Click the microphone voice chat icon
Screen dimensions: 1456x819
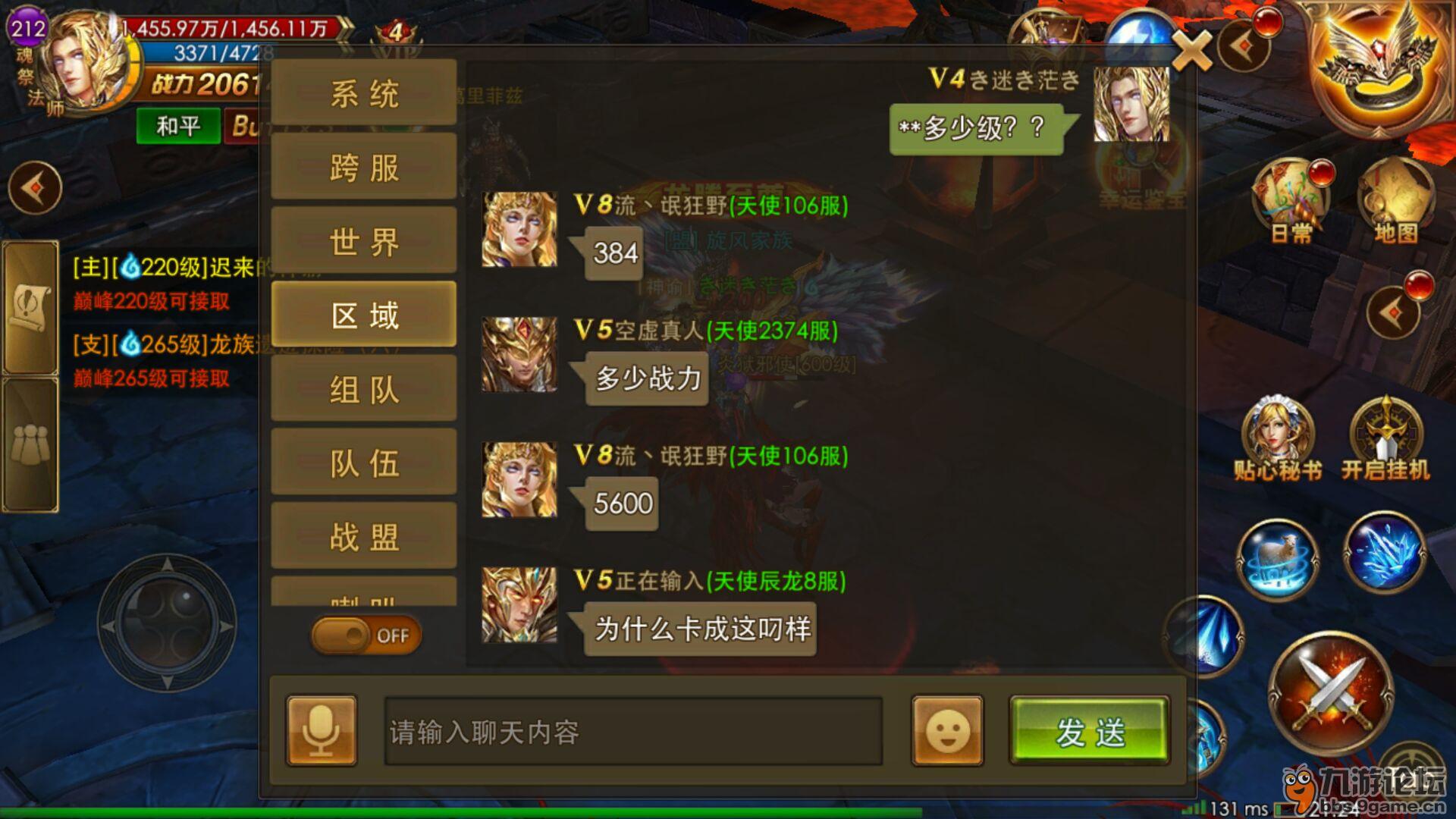(321, 730)
